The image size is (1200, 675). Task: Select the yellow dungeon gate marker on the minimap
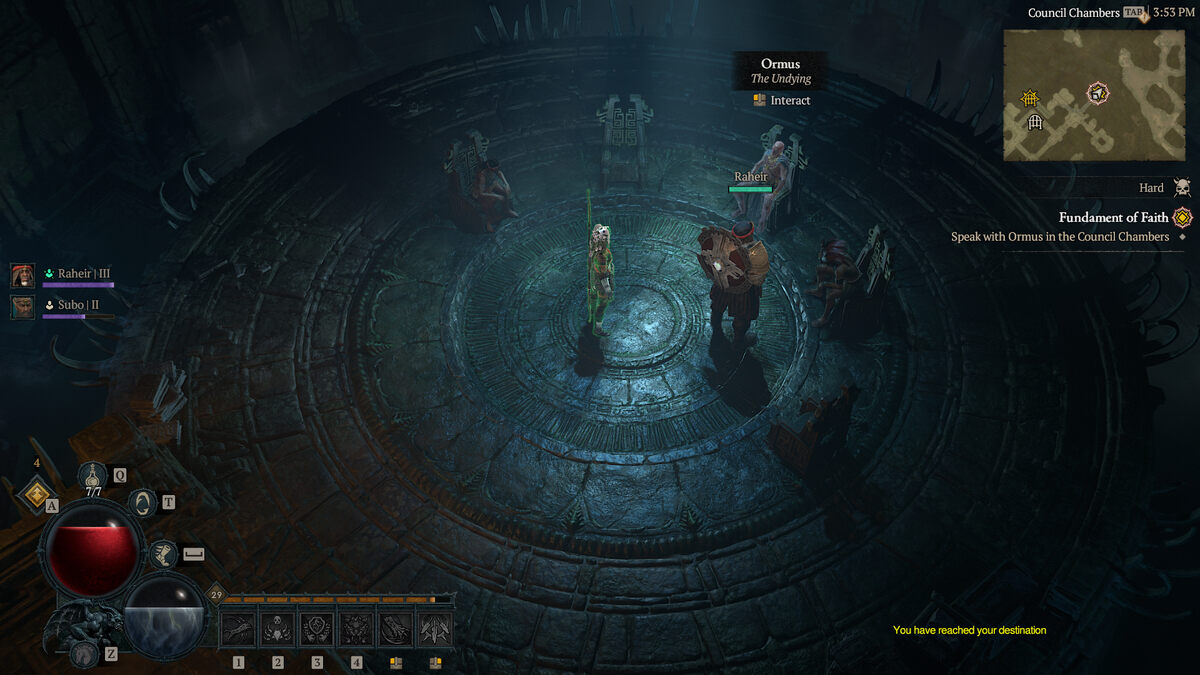tap(1031, 98)
